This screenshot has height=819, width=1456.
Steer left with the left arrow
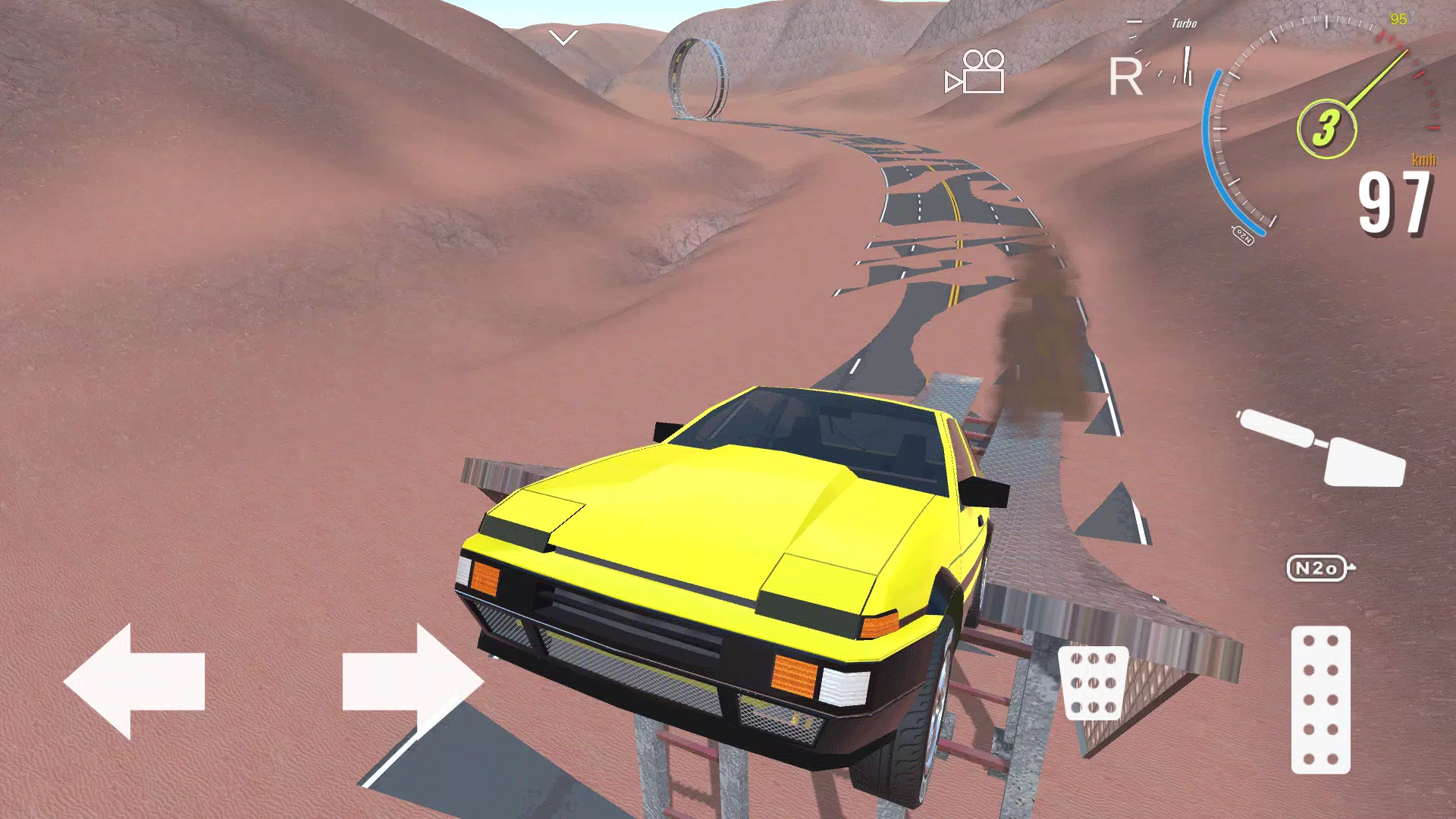pos(135,682)
